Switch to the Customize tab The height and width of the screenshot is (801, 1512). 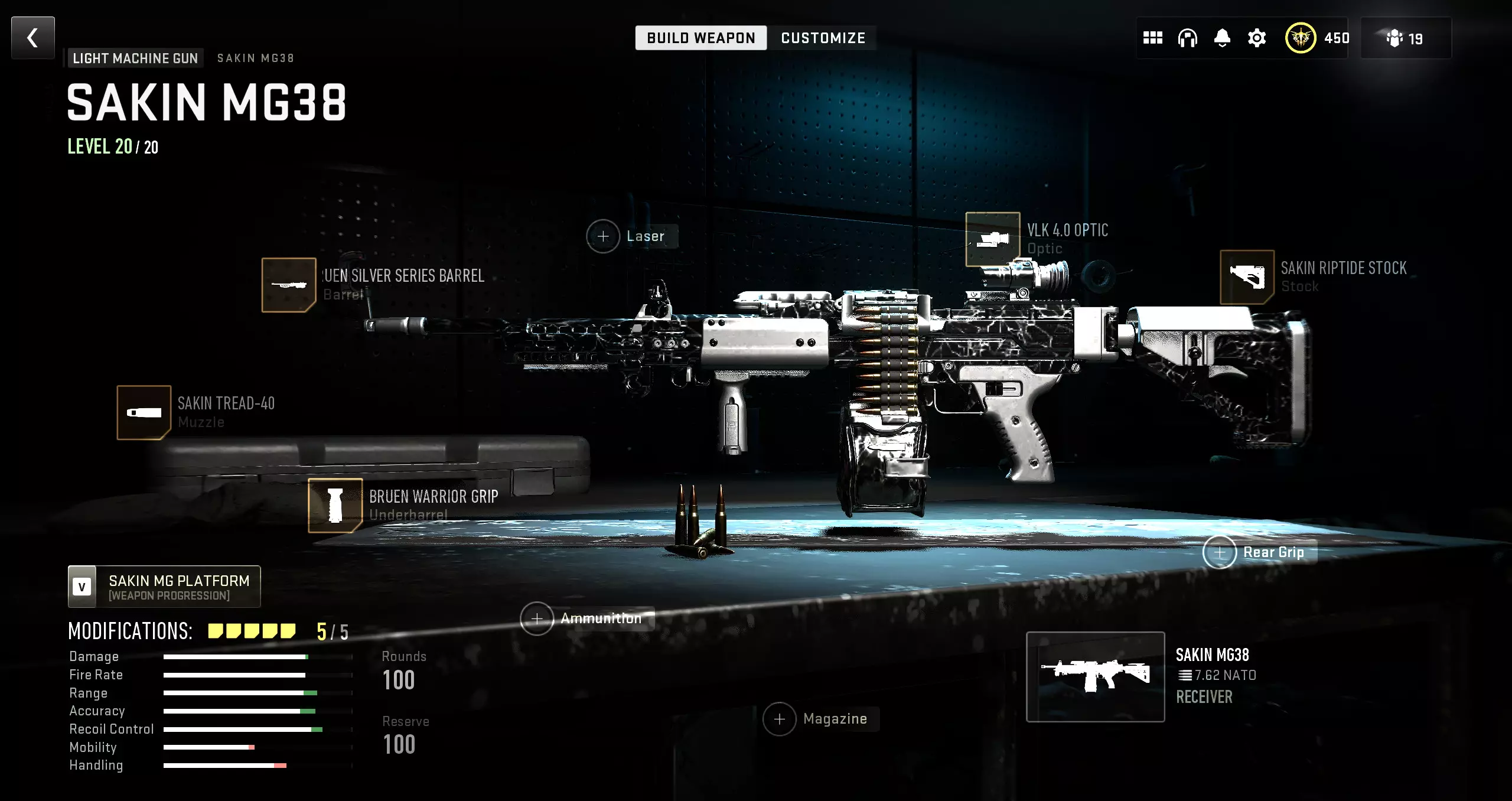pyautogui.click(x=823, y=38)
